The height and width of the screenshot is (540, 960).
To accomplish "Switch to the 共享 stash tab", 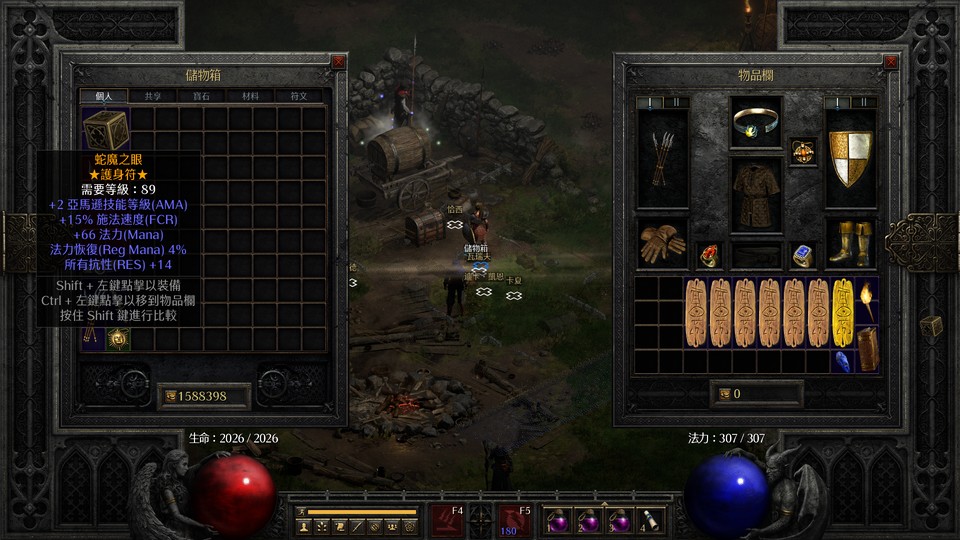I will (153, 96).
